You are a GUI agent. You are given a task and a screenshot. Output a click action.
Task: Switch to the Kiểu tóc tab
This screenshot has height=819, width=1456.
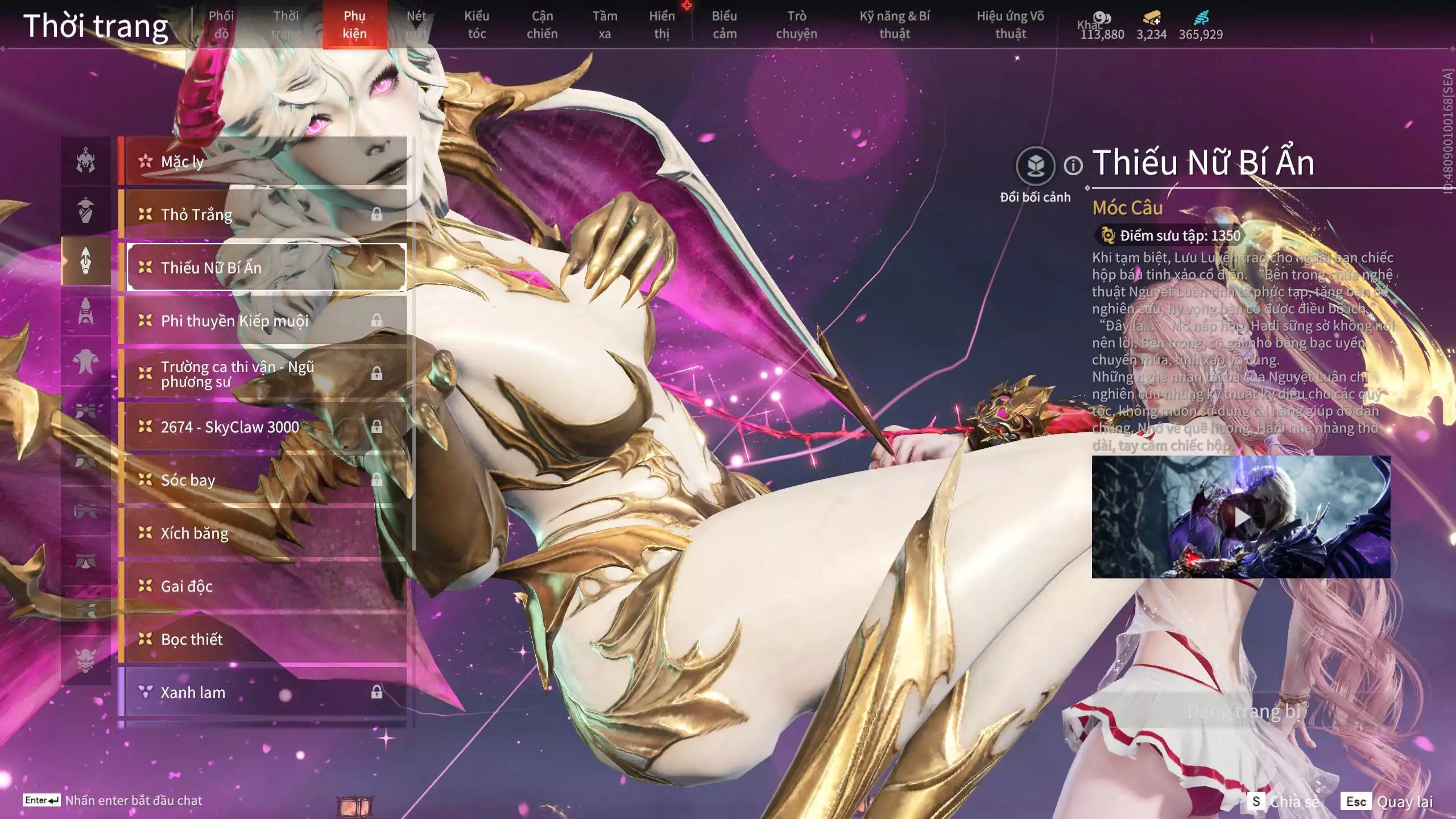(477, 24)
